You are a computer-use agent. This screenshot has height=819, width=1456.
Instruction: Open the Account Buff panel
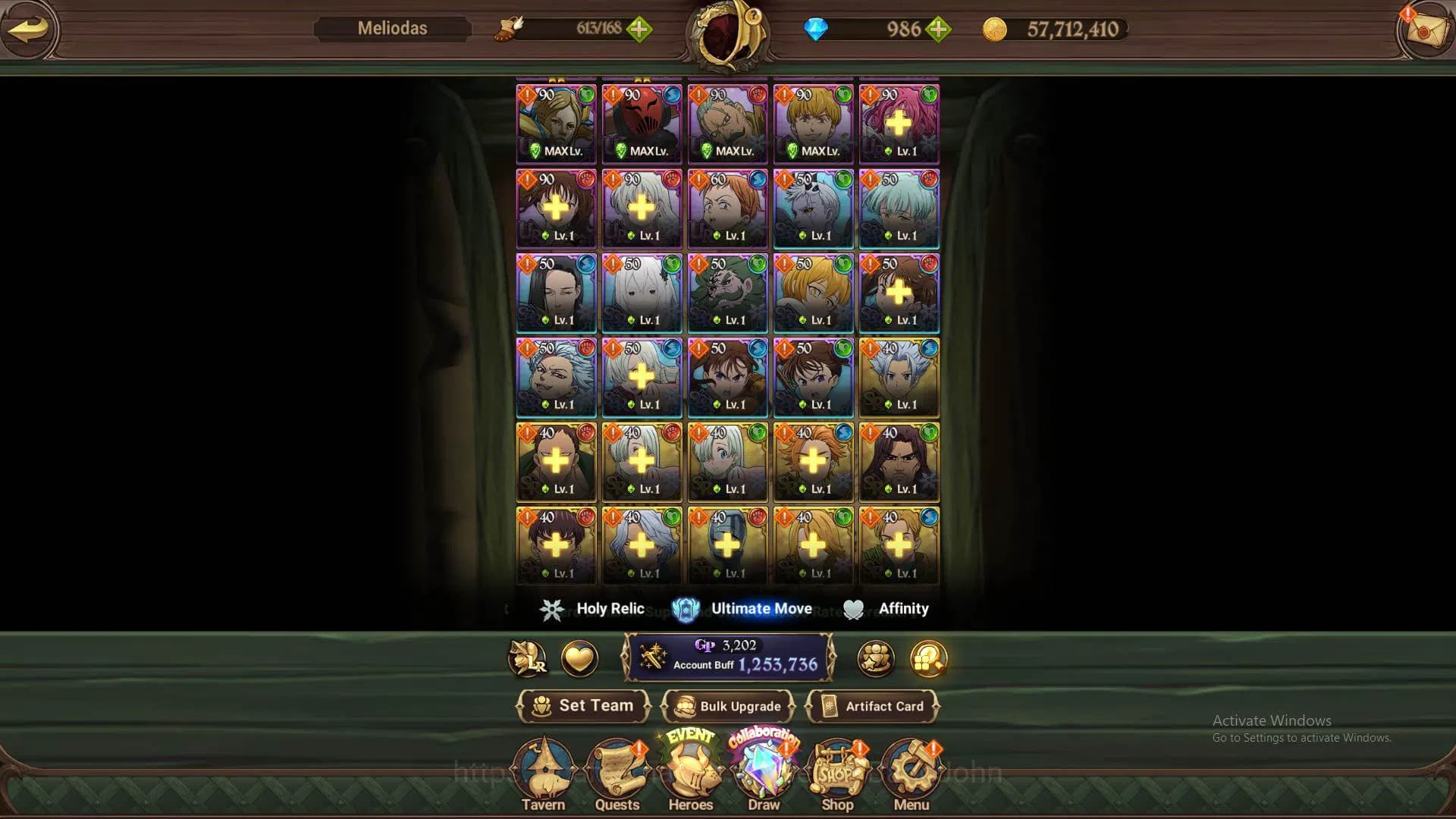click(728, 657)
